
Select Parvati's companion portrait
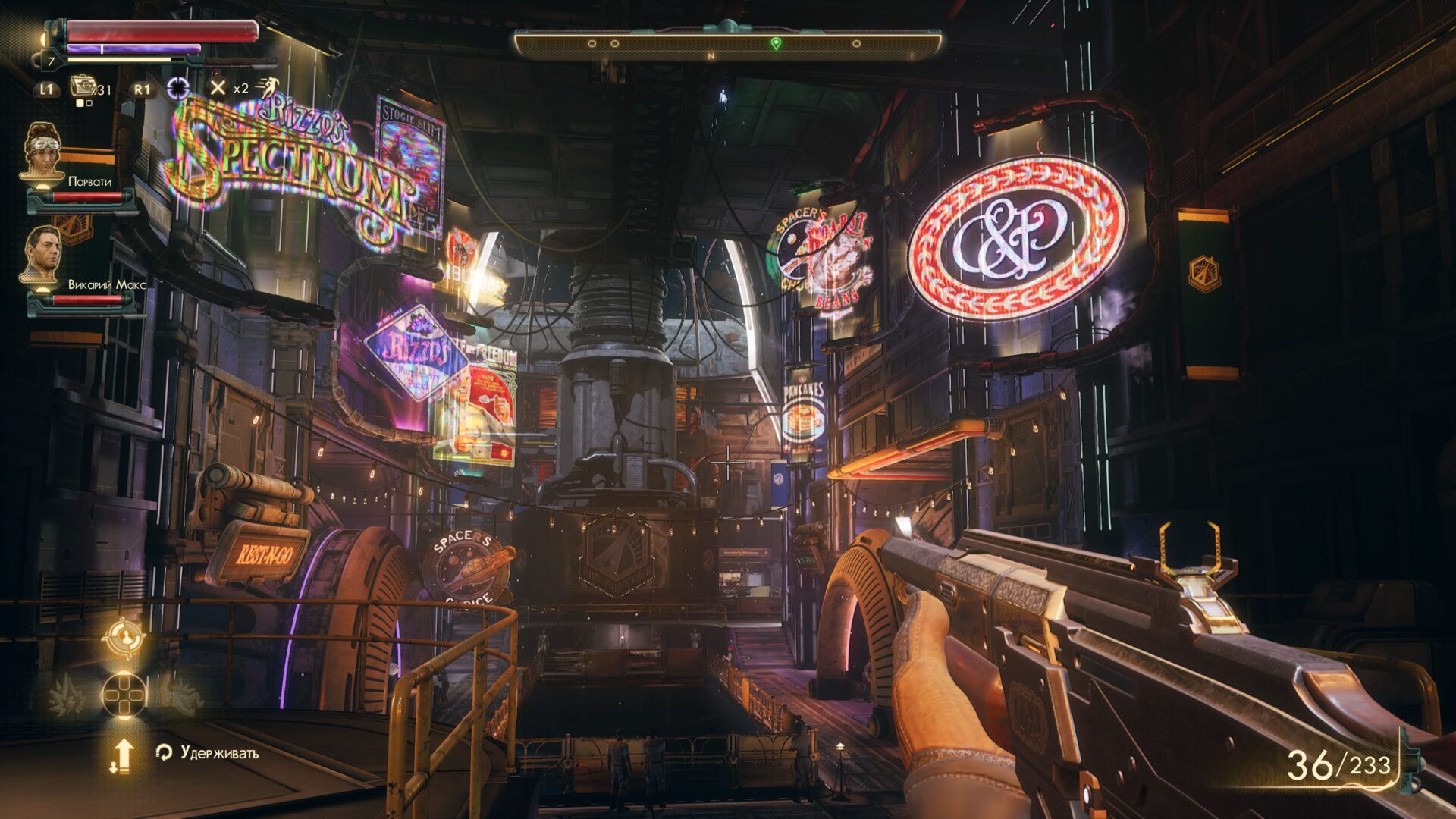point(41,152)
